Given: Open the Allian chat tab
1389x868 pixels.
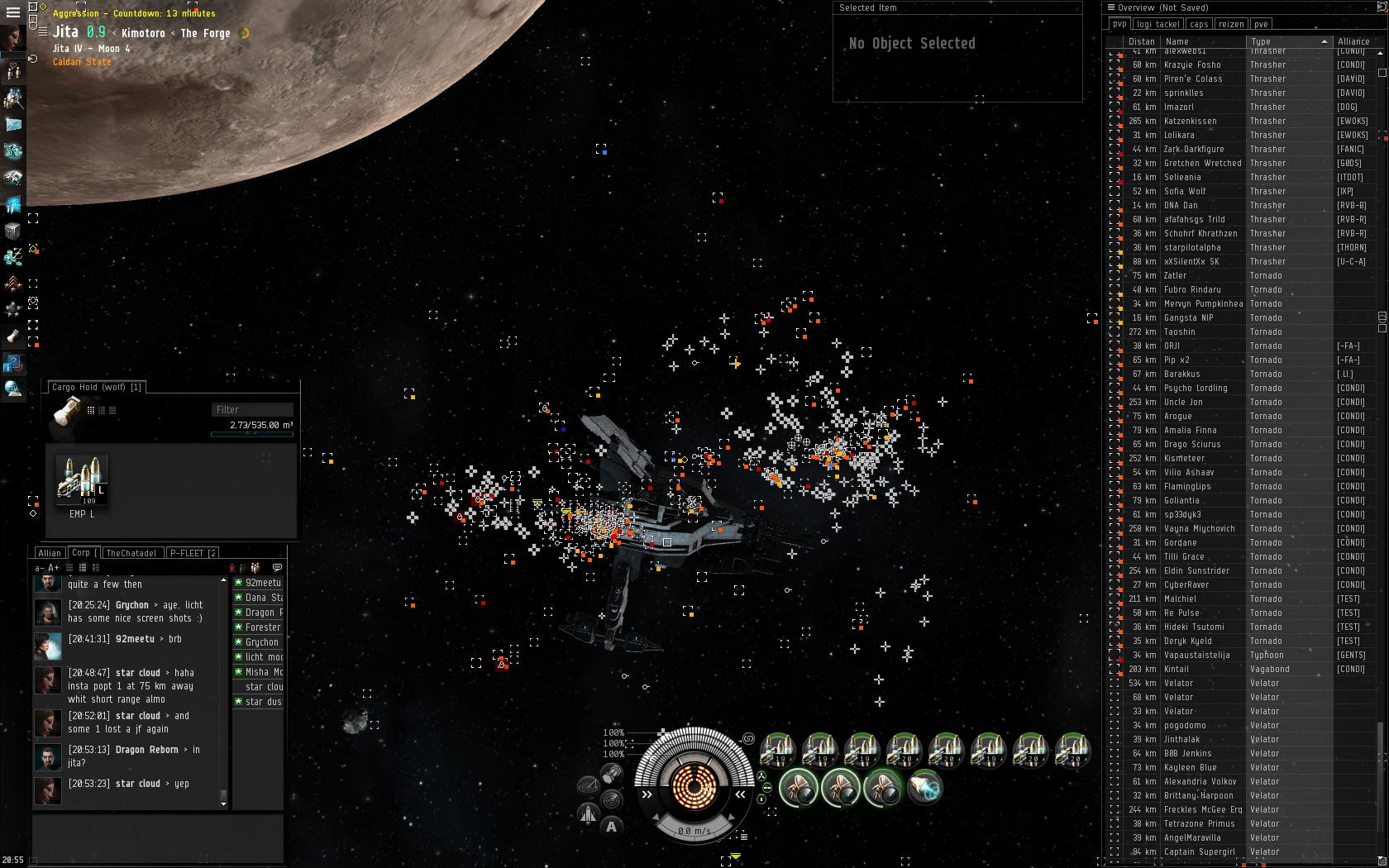Looking at the screenshot, I should tap(50, 553).
